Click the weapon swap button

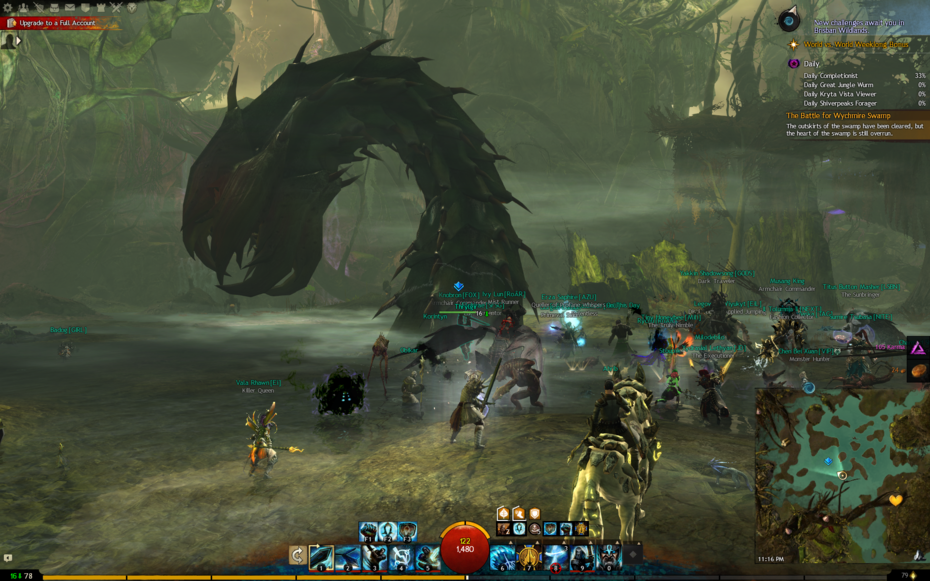[x=297, y=555]
